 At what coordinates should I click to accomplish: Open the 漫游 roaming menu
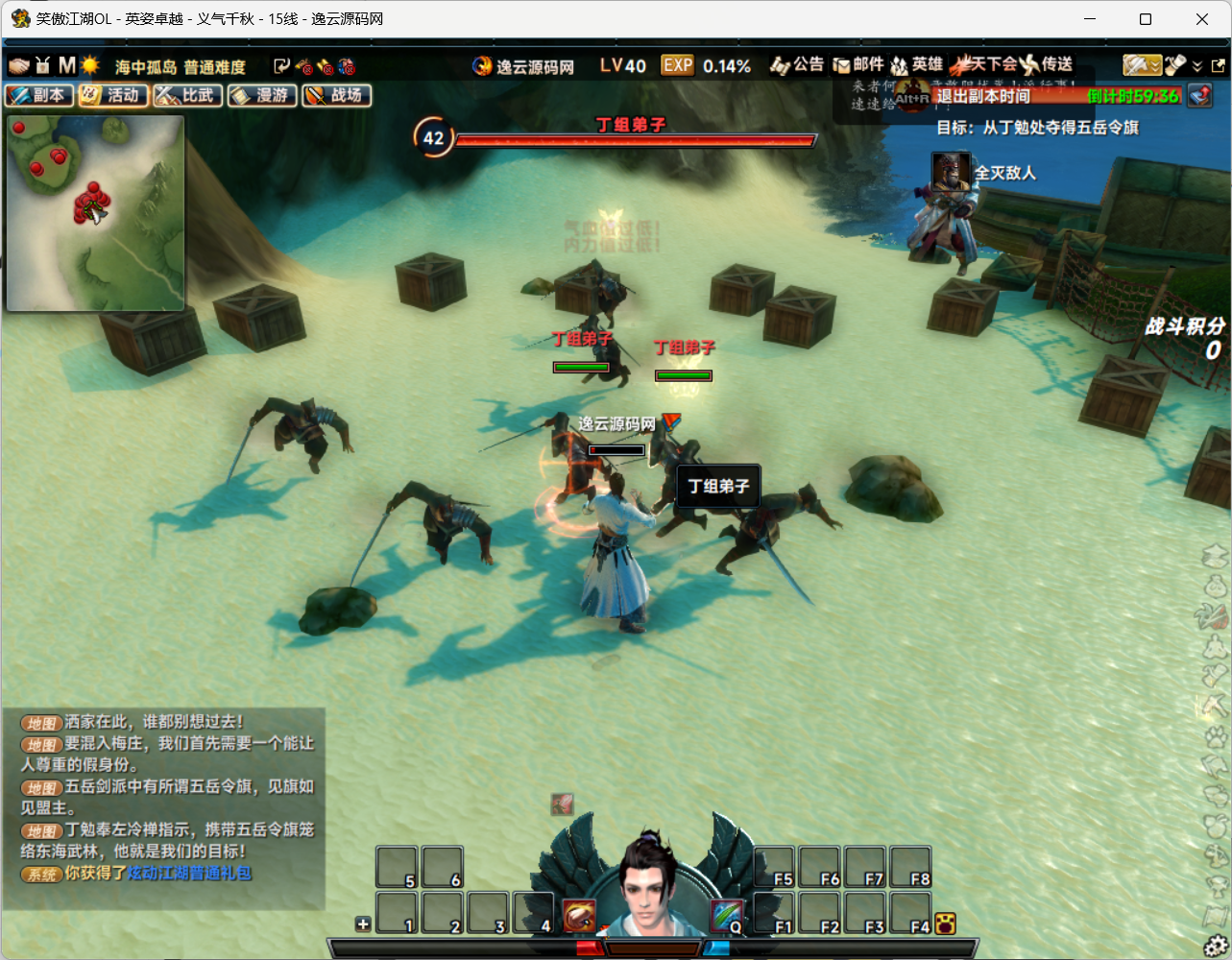pos(262,95)
